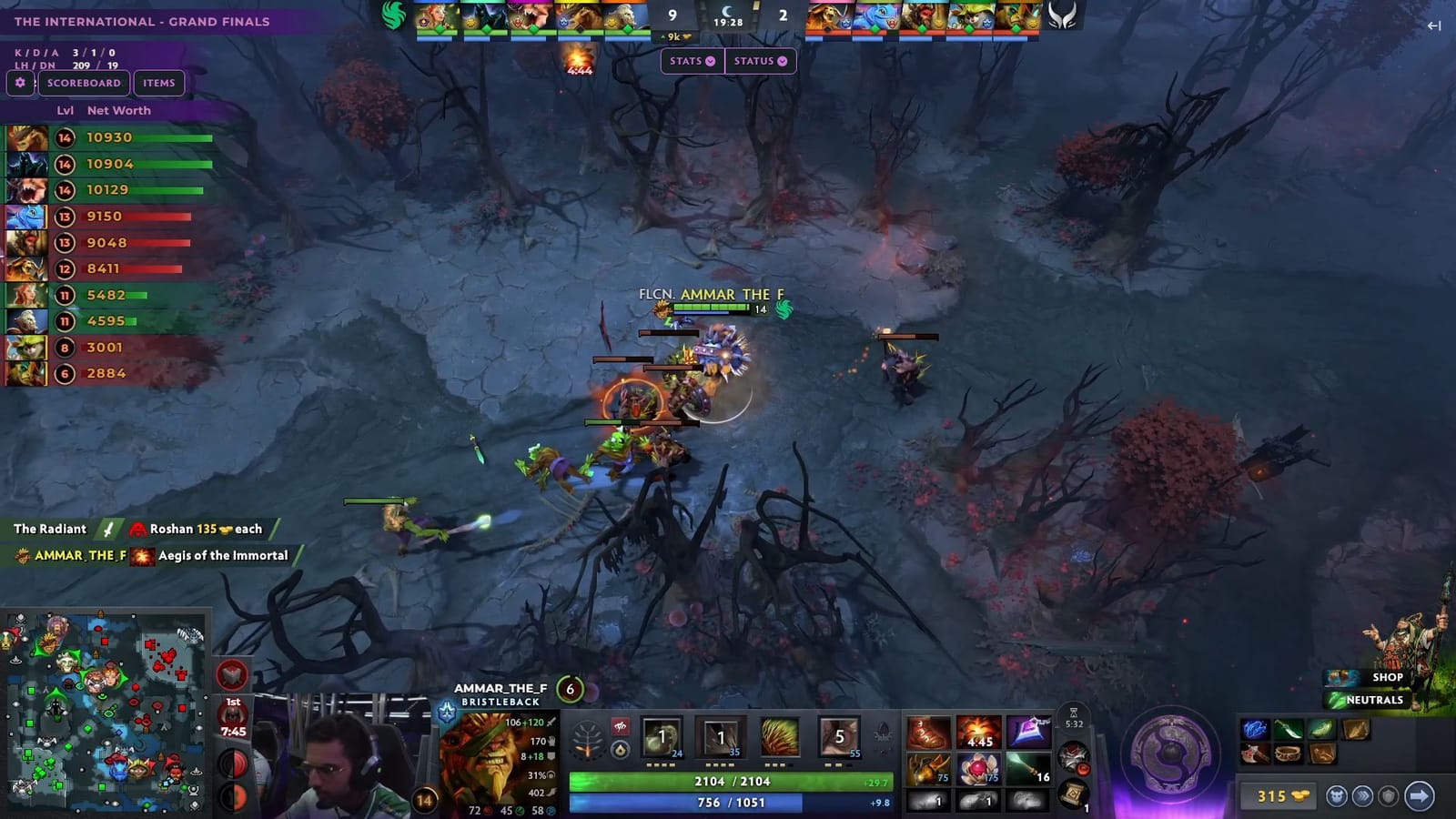Image resolution: width=1456 pixels, height=819 pixels.
Task: Open the NEUTRALS panel
Action: (x=1377, y=702)
